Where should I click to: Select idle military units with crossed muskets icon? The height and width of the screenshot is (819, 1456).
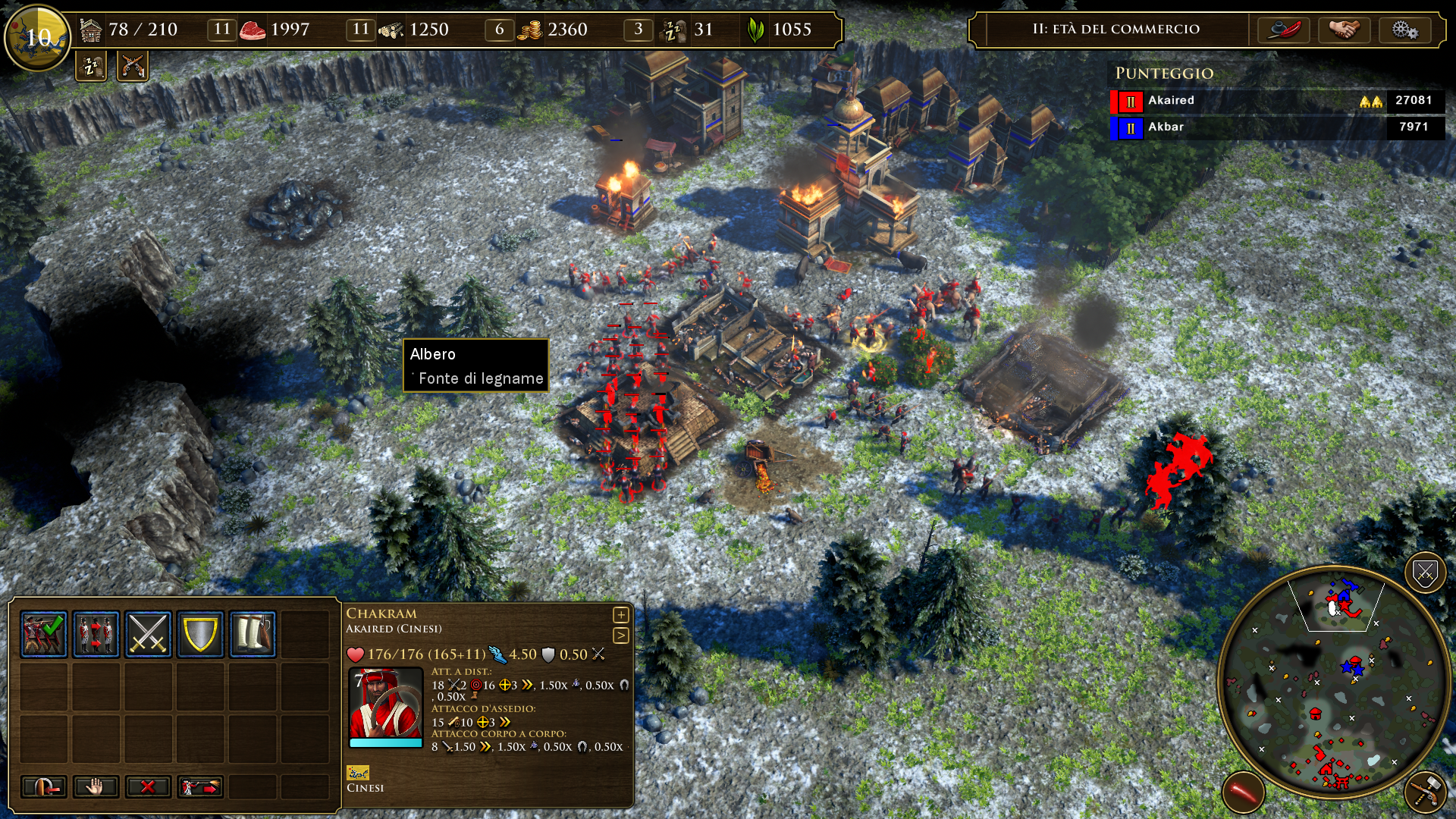[133, 67]
